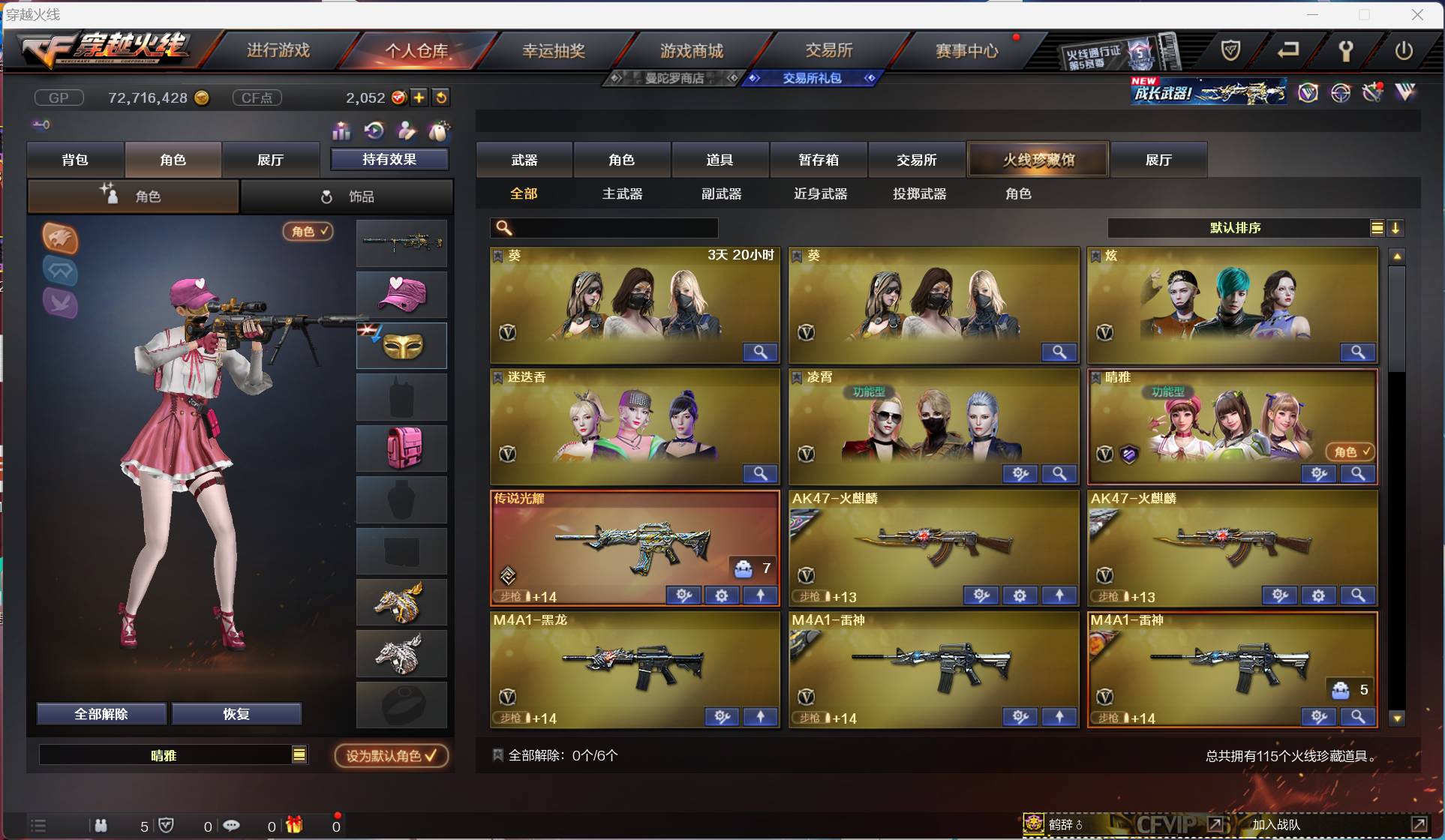Open the bar-chart stats icon above character panel

(341, 131)
